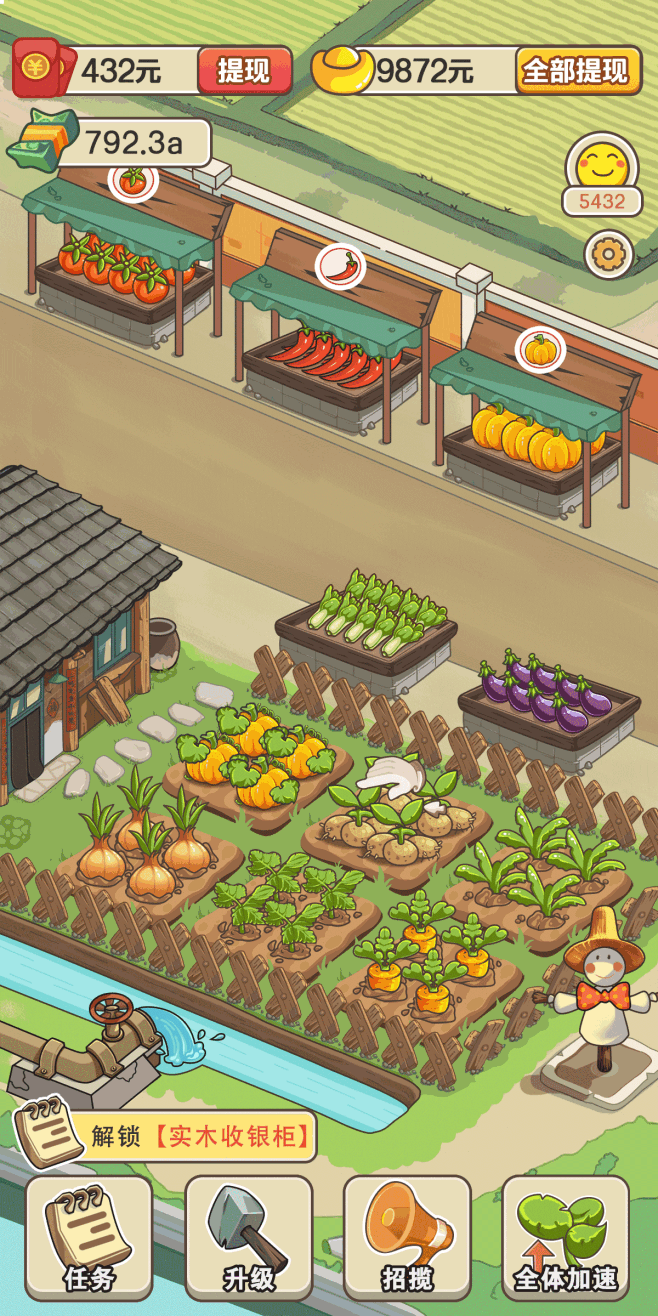
Task: Open the gear settings icon
Action: (x=608, y=255)
